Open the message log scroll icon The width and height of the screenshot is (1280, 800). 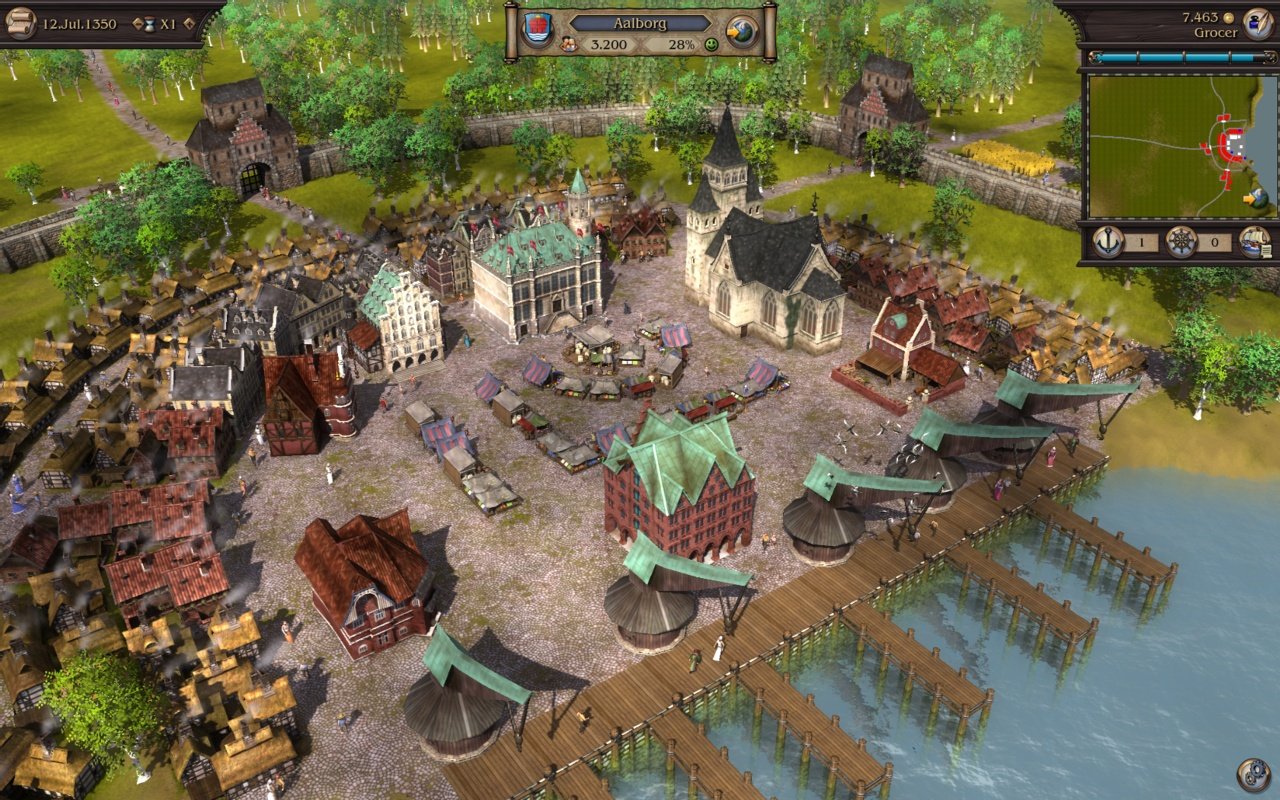pyautogui.click(x=20, y=21)
